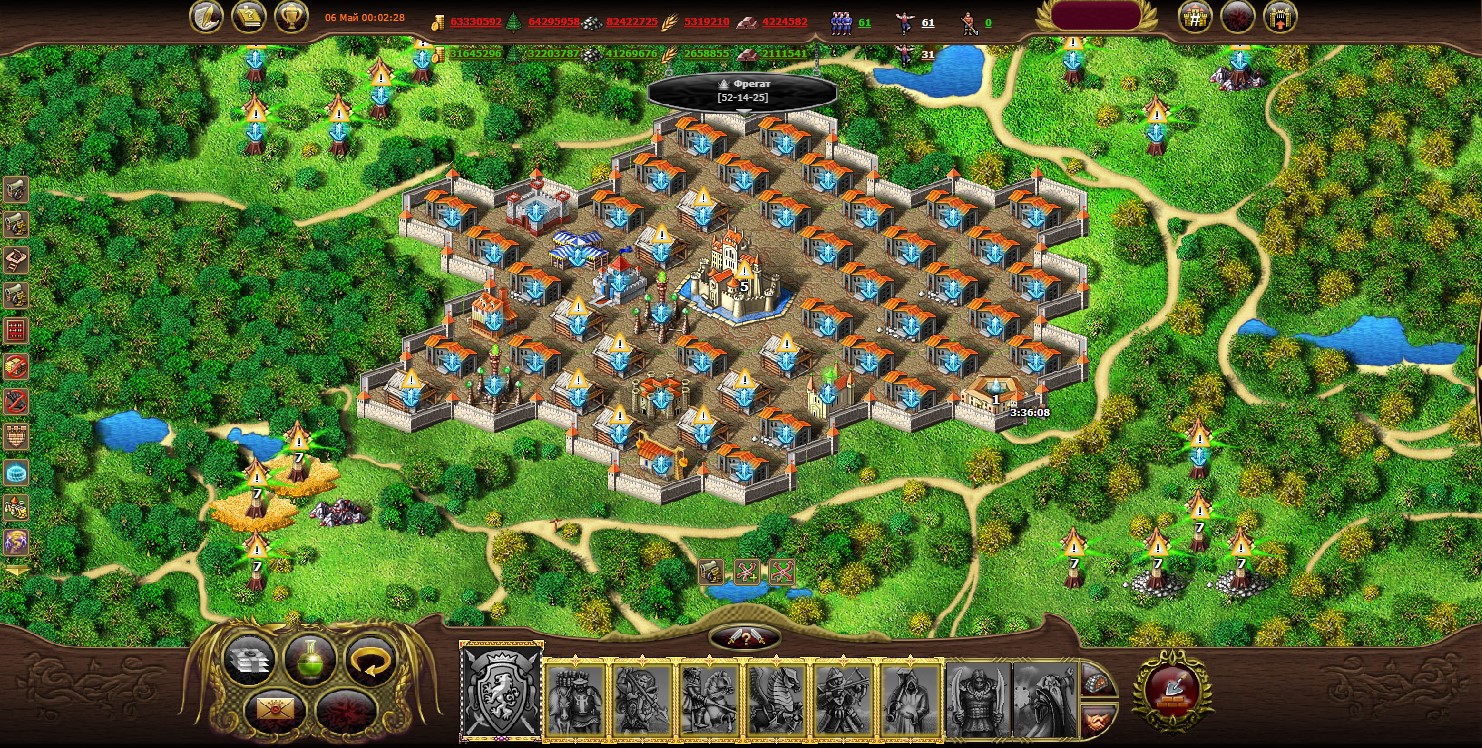Select the mounted lancer knight unit card

point(710,698)
